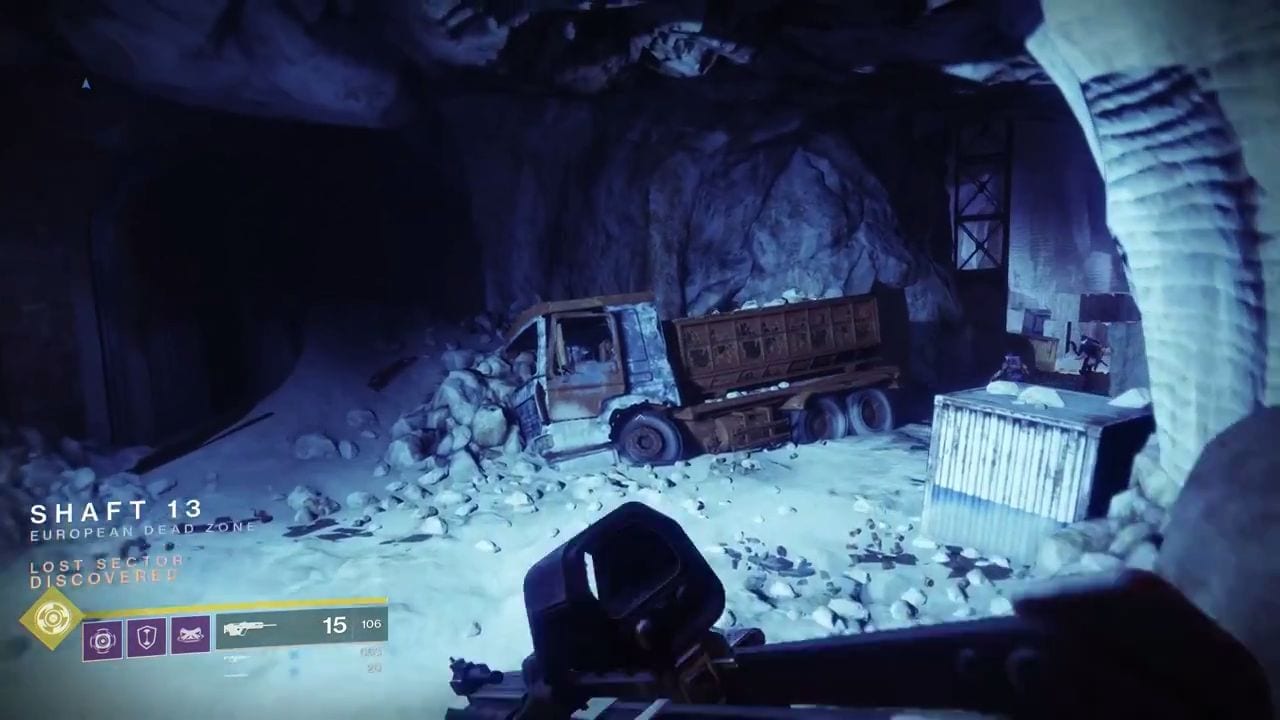Trigger the purple melee ability icon
The width and height of the screenshot is (1280, 720).
pos(190,636)
